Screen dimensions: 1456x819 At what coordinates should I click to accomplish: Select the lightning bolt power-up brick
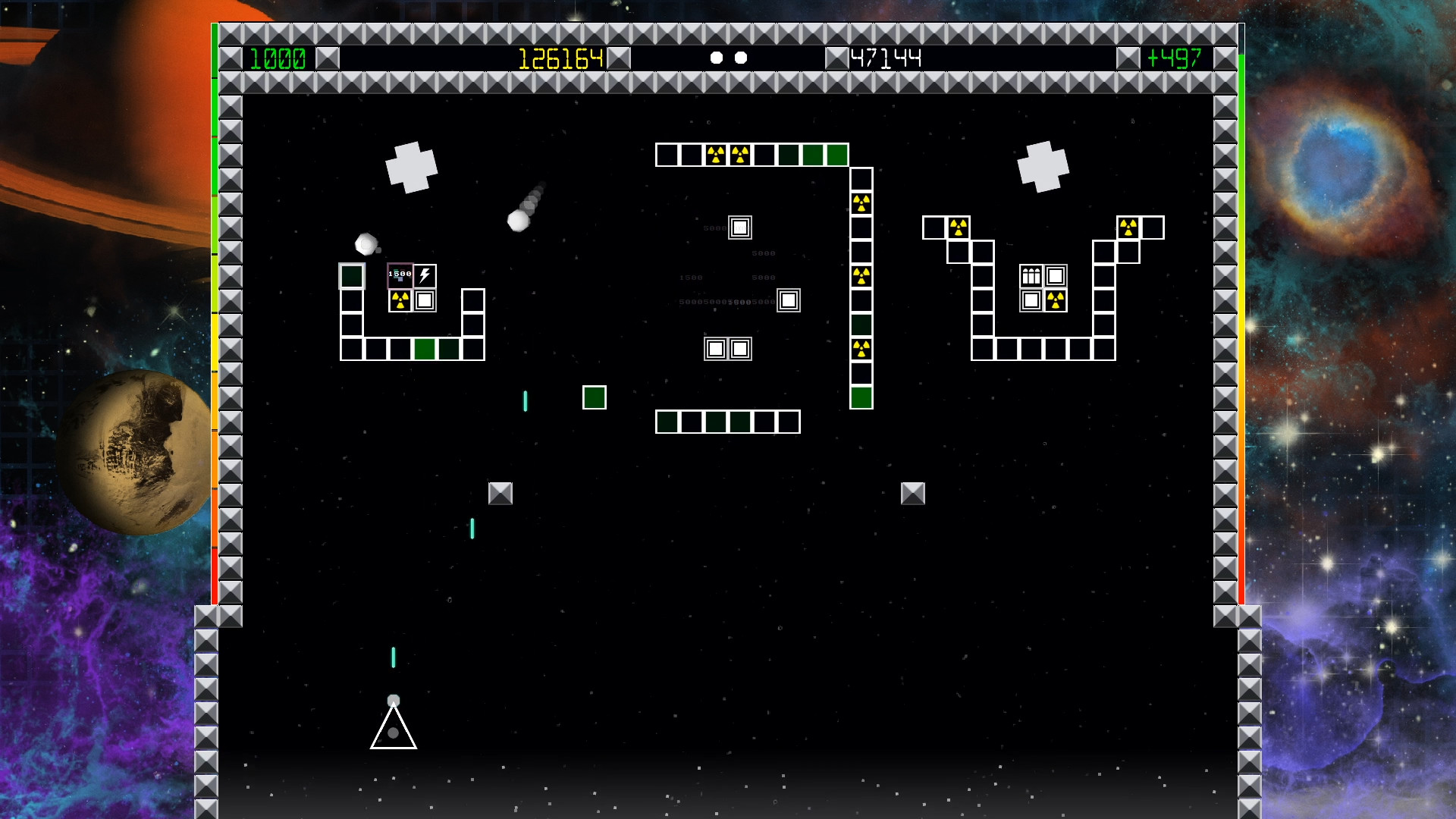coord(425,275)
